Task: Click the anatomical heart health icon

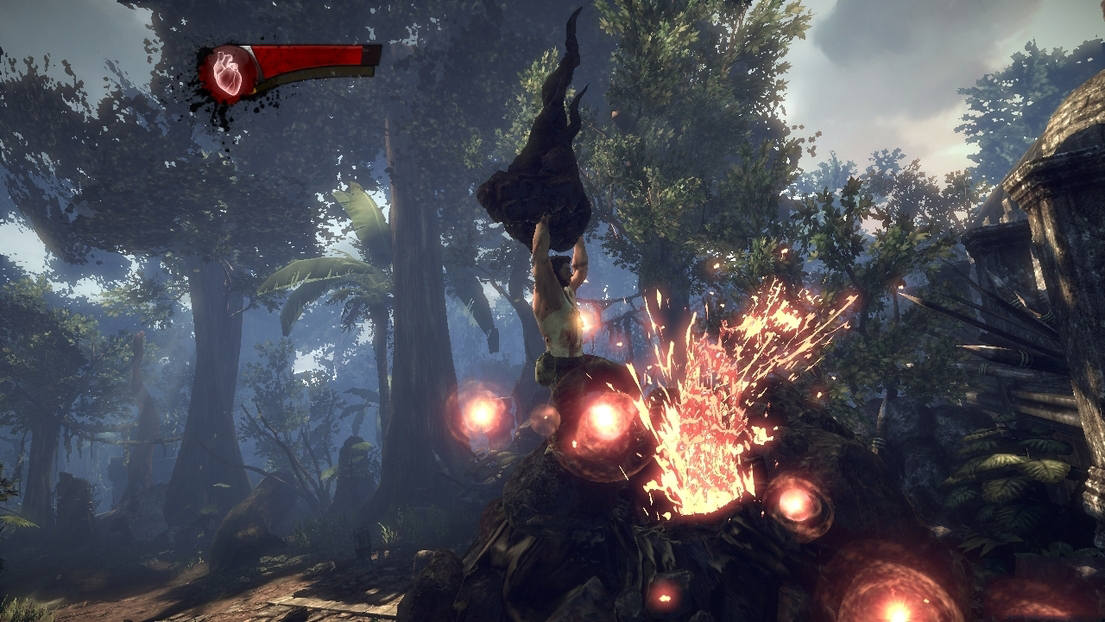Action: coord(228,73)
